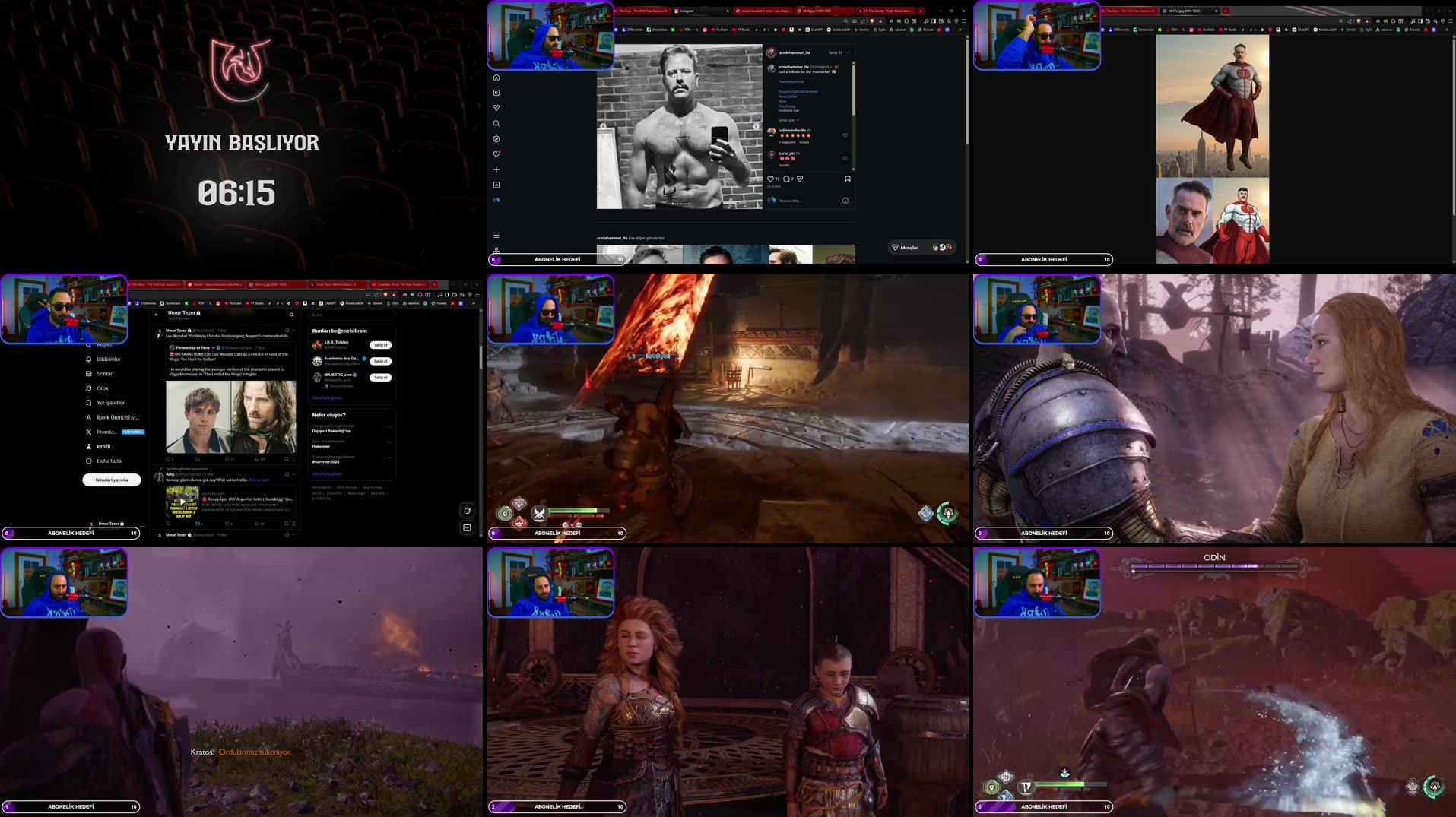
Task: Open Instagram Reels from the sidebar
Action: coord(496,93)
